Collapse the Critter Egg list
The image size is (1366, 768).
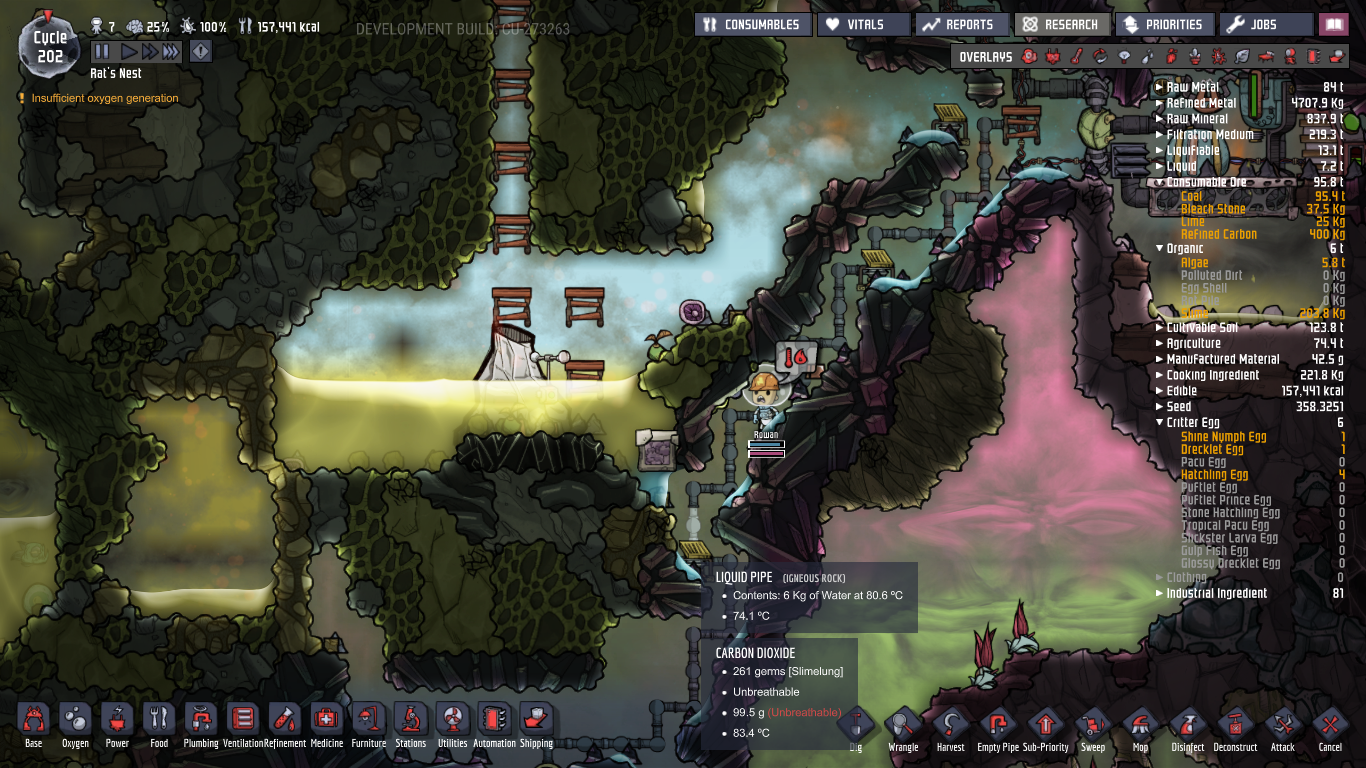[1158, 422]
